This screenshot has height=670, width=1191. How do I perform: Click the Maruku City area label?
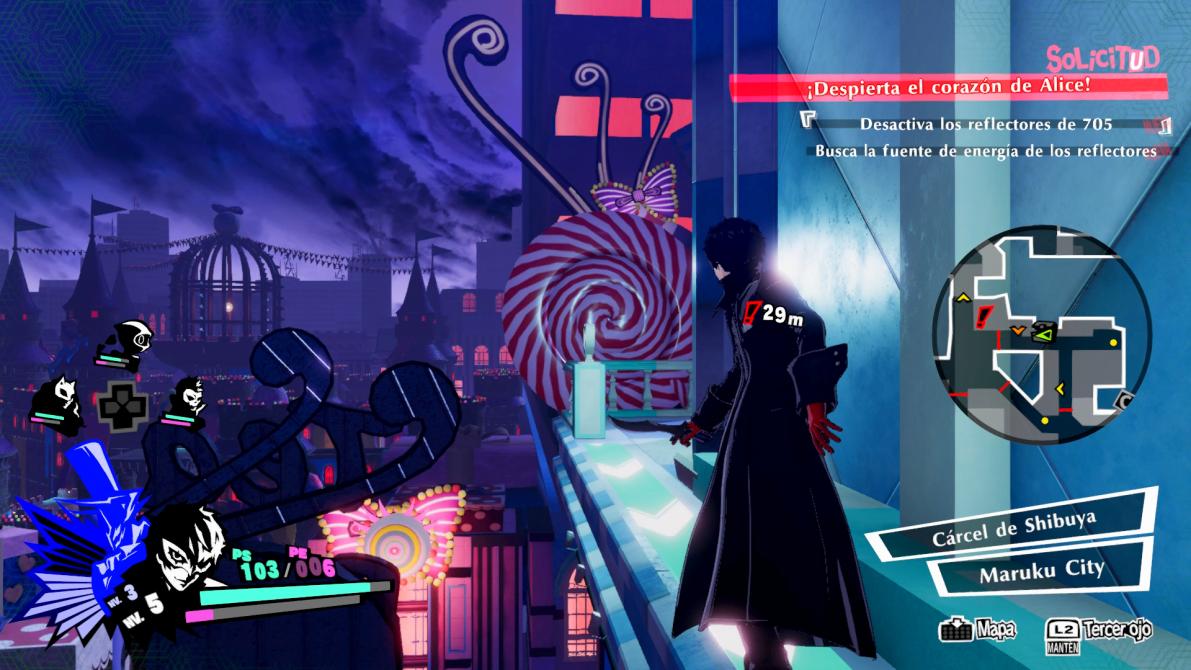(x=1041, y=572)
